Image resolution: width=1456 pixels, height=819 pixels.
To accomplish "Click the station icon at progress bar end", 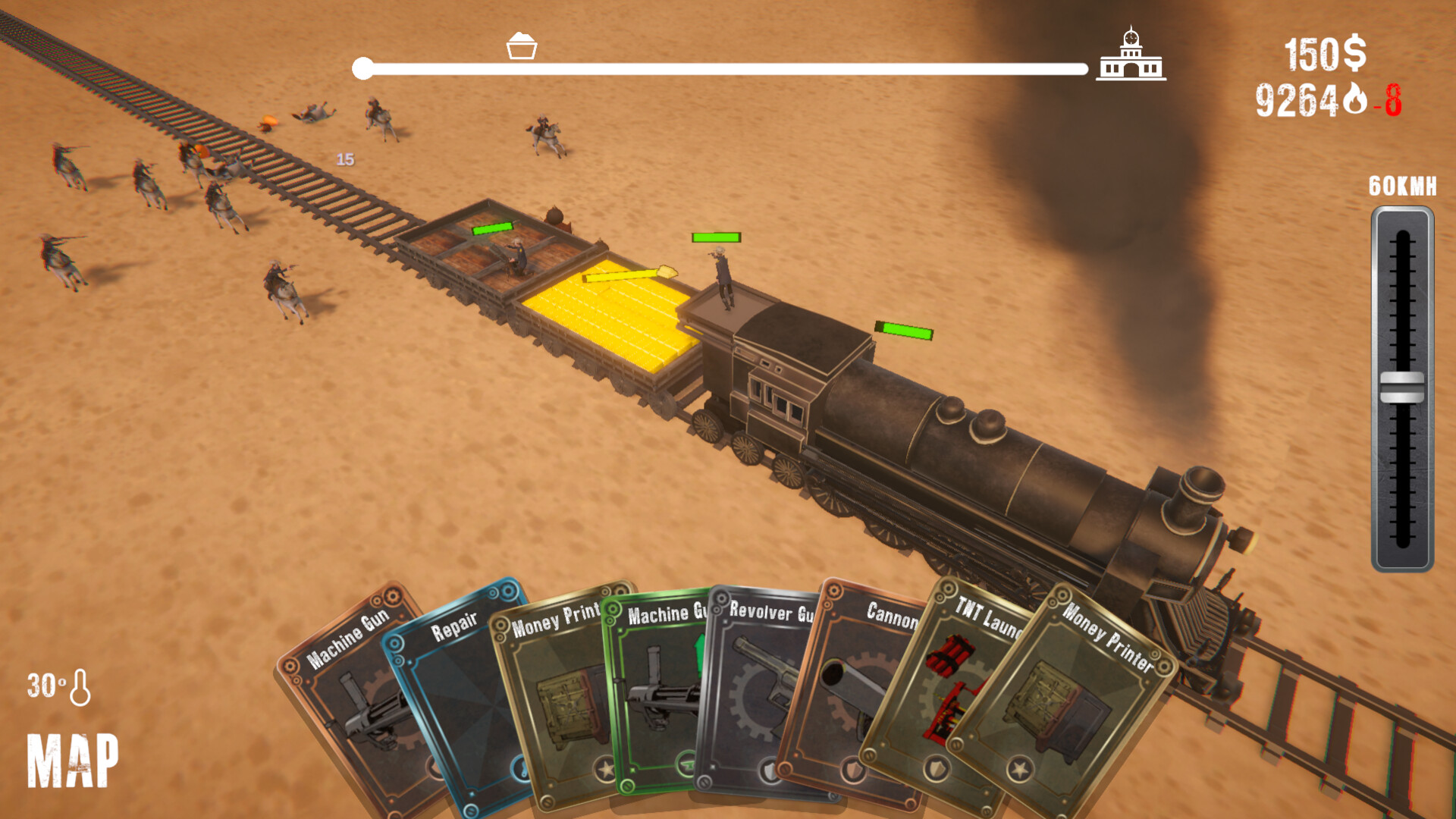I will [1131, 58].
